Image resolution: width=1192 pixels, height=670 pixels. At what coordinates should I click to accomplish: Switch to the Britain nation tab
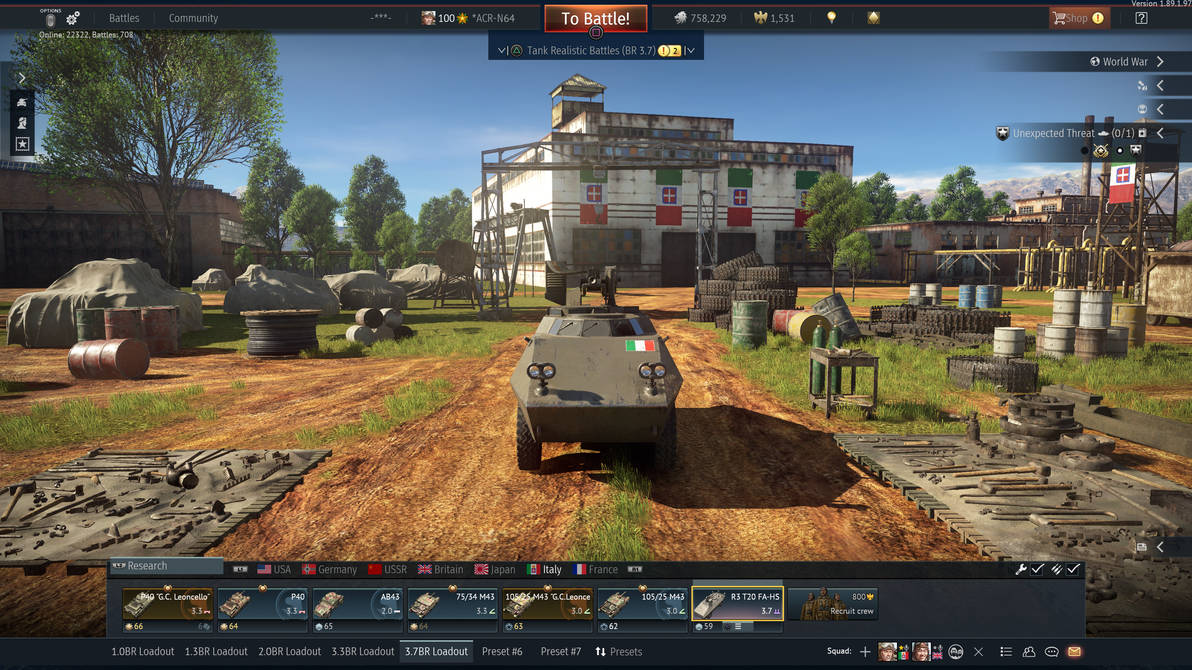tap(441, 569)
